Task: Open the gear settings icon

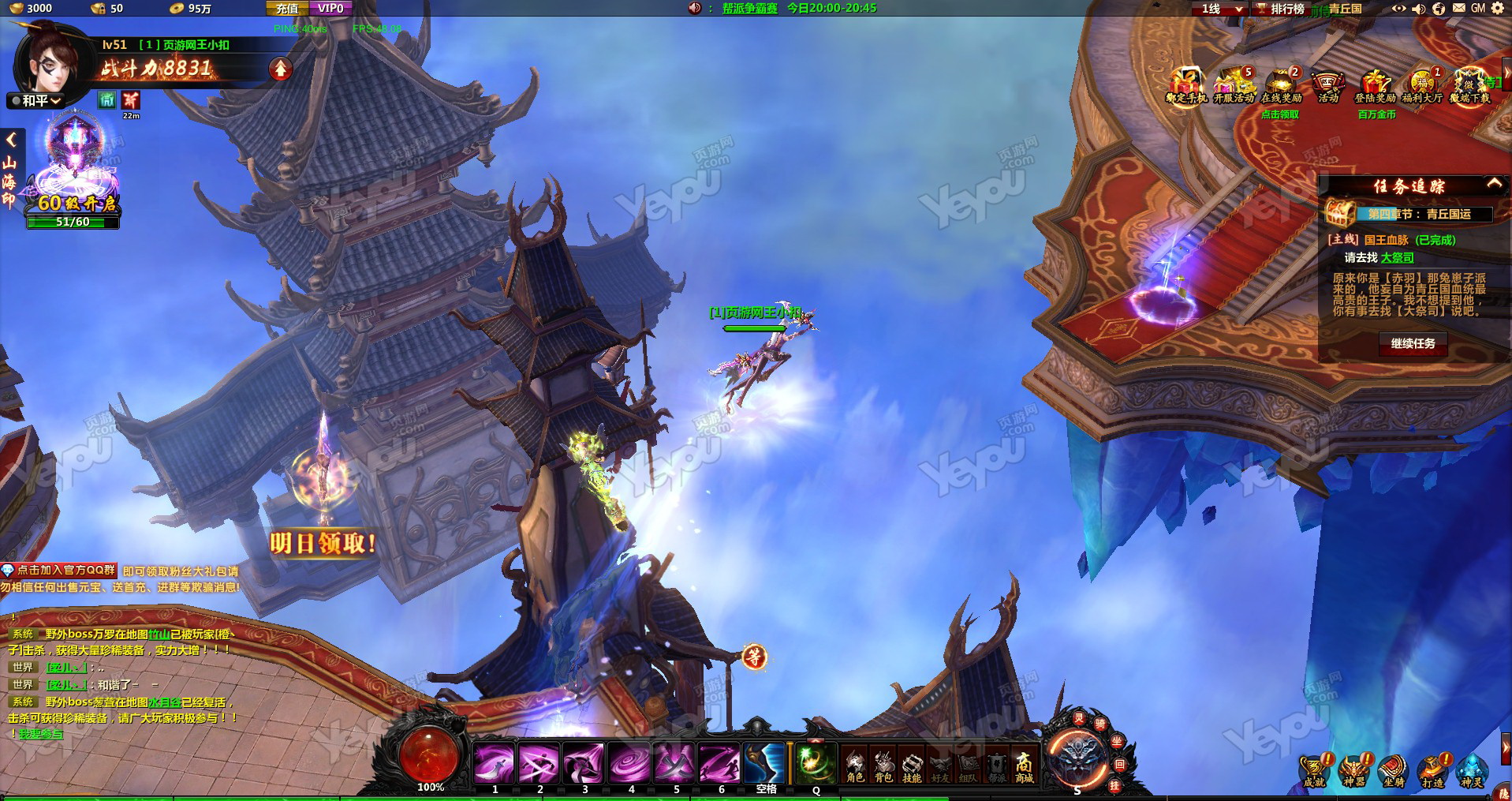Action: (1497, 8)
